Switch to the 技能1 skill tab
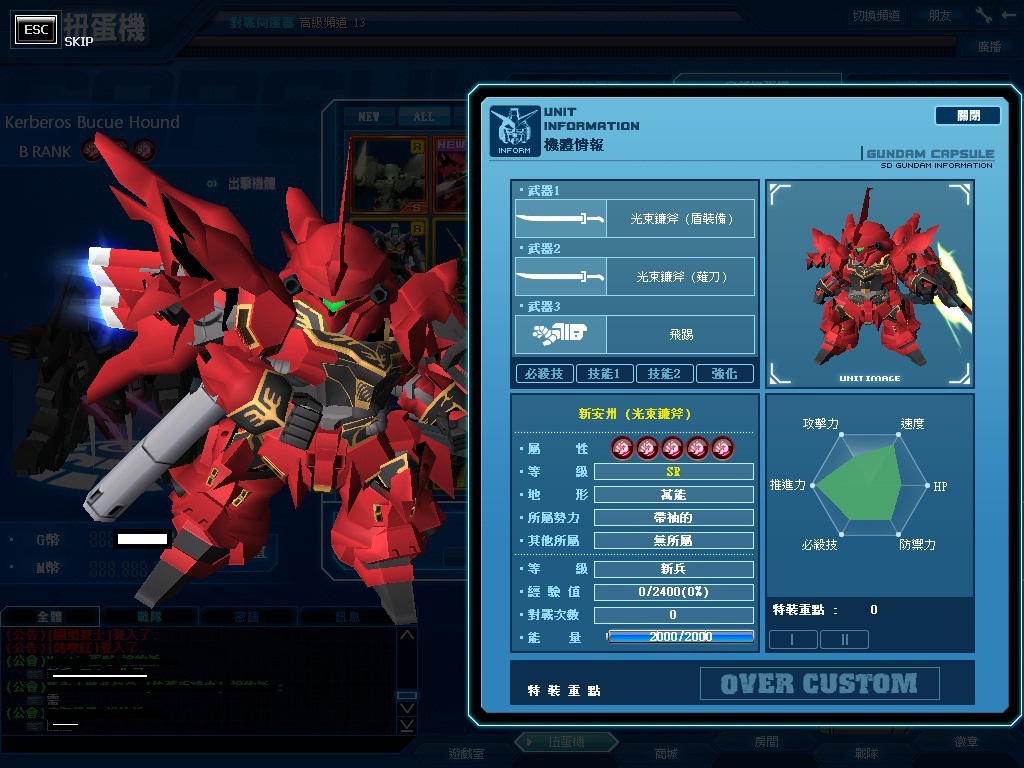This screenshot has width=1024, height=768. 604,373
